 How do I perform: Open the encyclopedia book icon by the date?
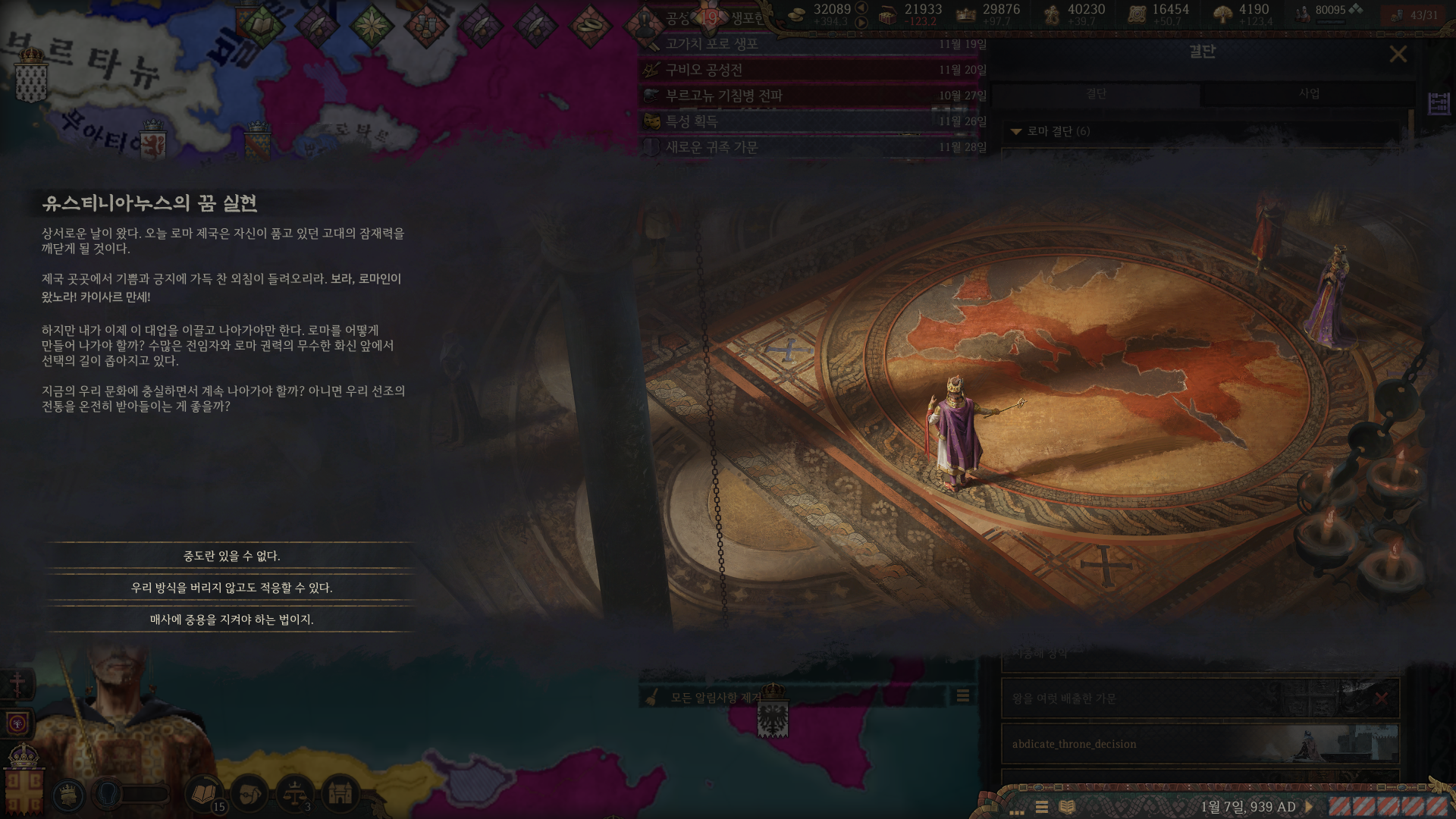pos(1067,807)
